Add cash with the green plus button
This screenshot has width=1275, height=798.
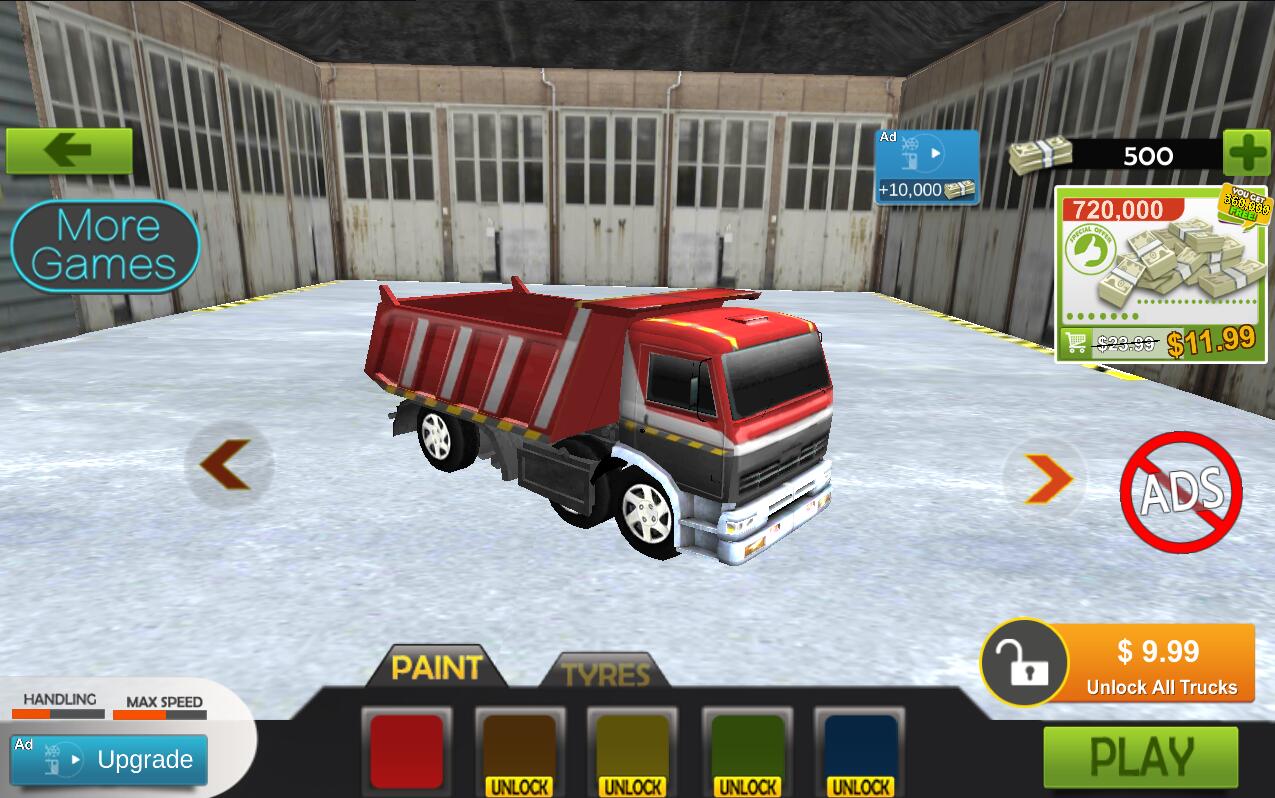[x=1247, y=155]
